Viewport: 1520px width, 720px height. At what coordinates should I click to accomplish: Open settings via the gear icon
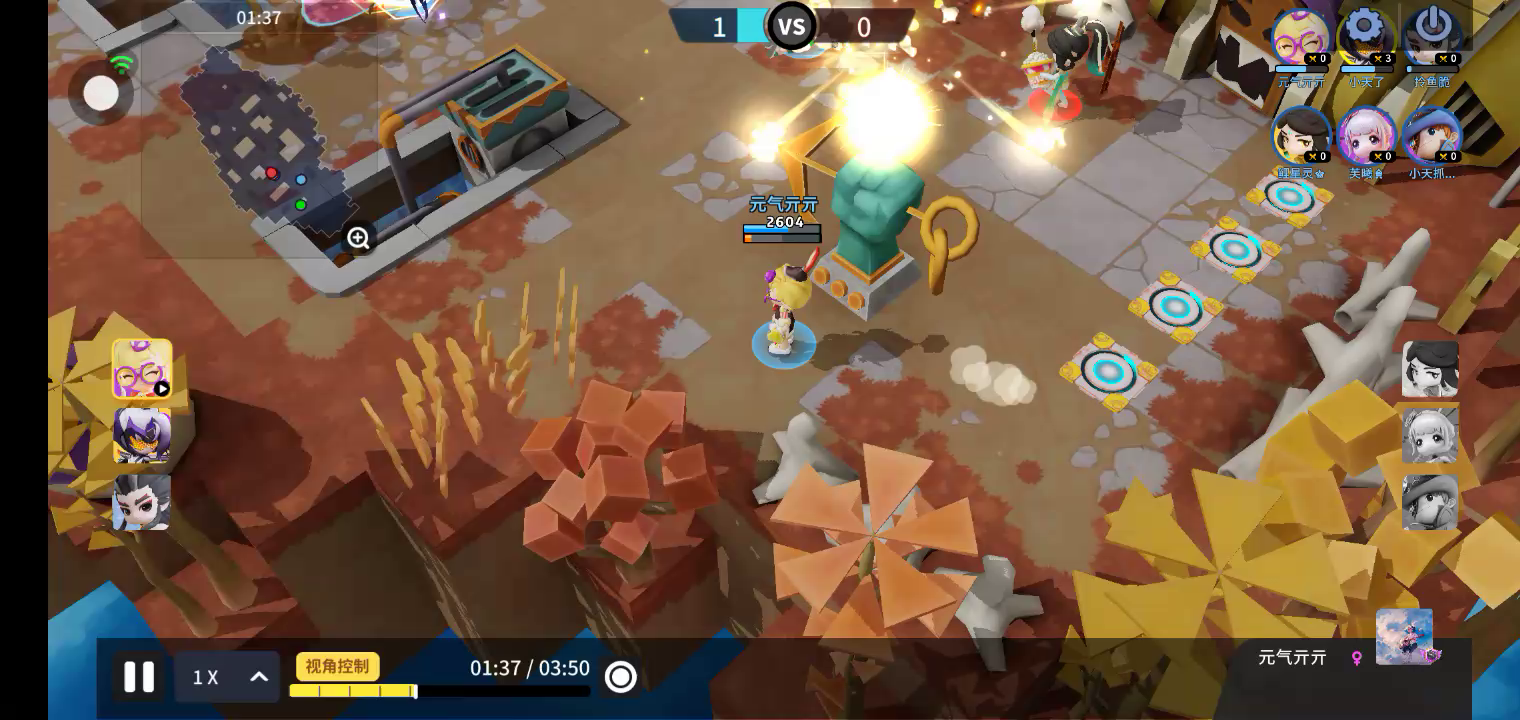(x=1365, y=34)
